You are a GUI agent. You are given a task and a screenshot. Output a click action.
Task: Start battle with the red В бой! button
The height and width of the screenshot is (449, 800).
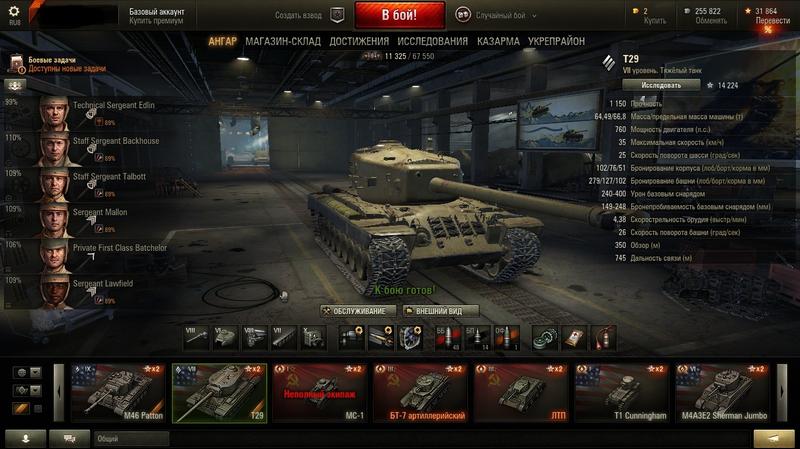click(x=399, y=16)
